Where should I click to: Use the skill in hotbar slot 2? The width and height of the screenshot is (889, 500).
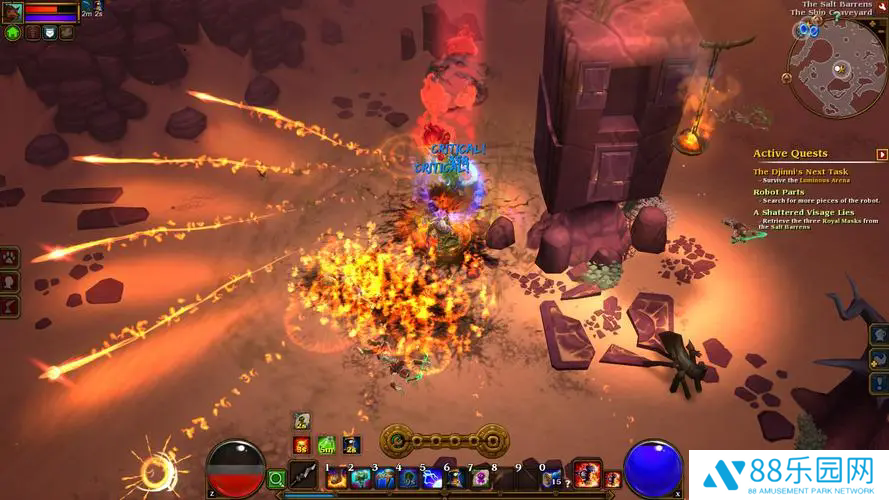[x=360, y=478]
